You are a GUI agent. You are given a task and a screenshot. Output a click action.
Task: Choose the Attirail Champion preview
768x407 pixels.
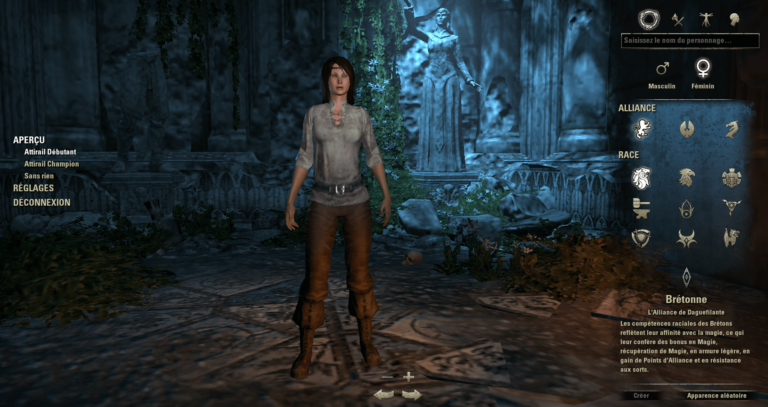click(51, 164)
